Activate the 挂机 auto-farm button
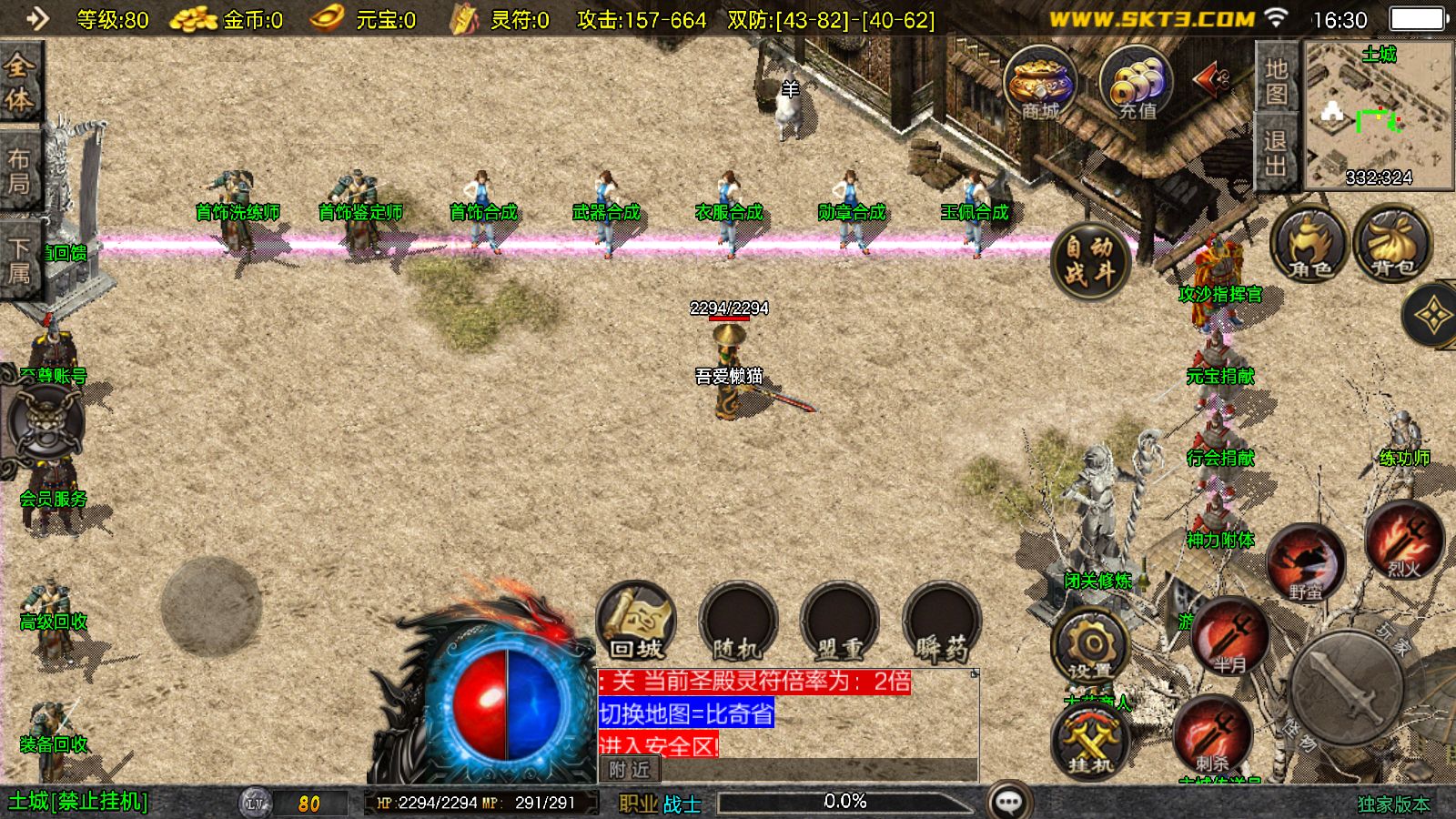 pos(1090,742)
